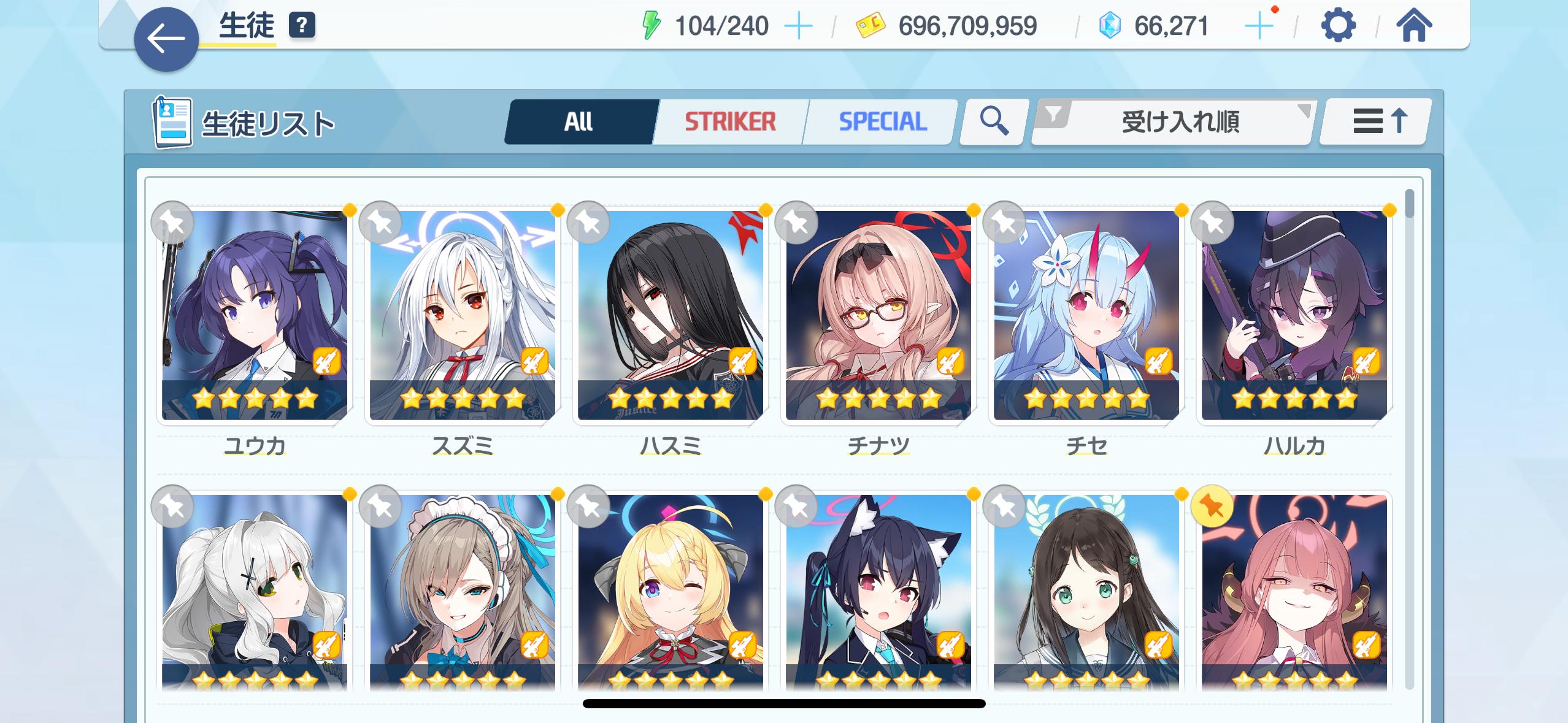Viewport: 1568px width, 723px height.
Task: Add more energy with the plus button
Action: point(798,26)
